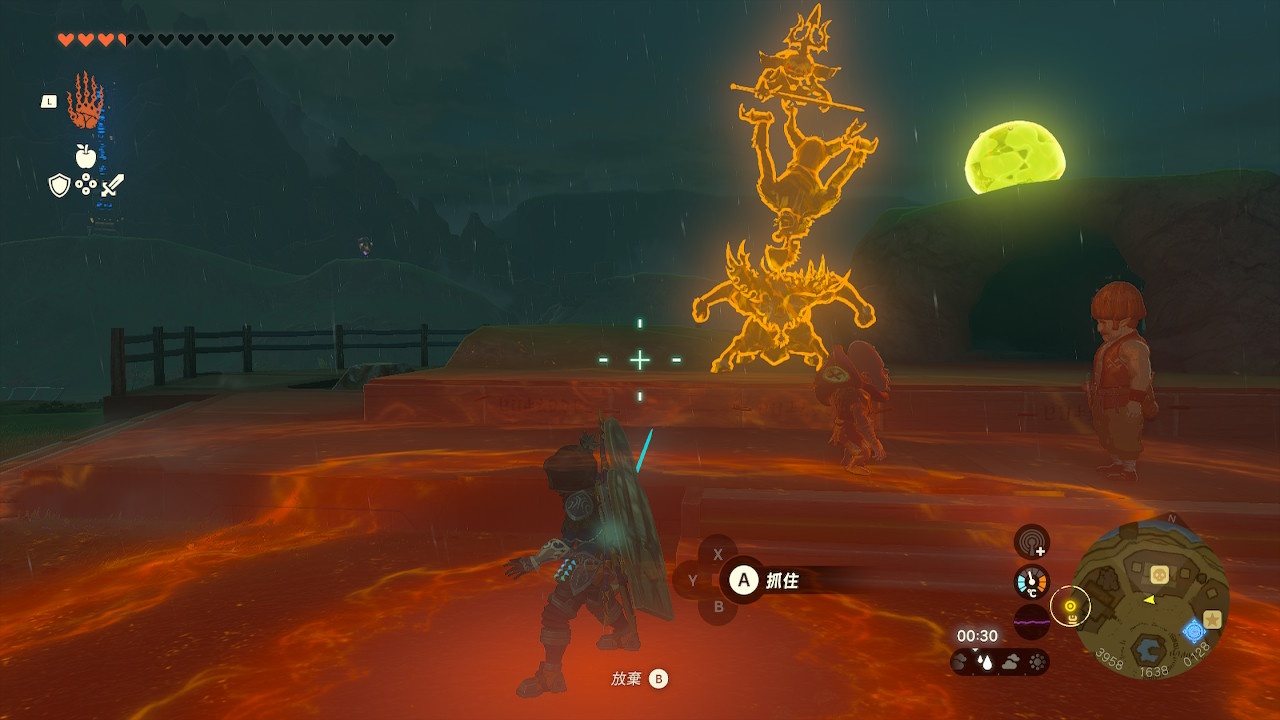The image size is (1280, 720).
Task: Open the sword weapon quick-select icon
Action: point(112,185)
